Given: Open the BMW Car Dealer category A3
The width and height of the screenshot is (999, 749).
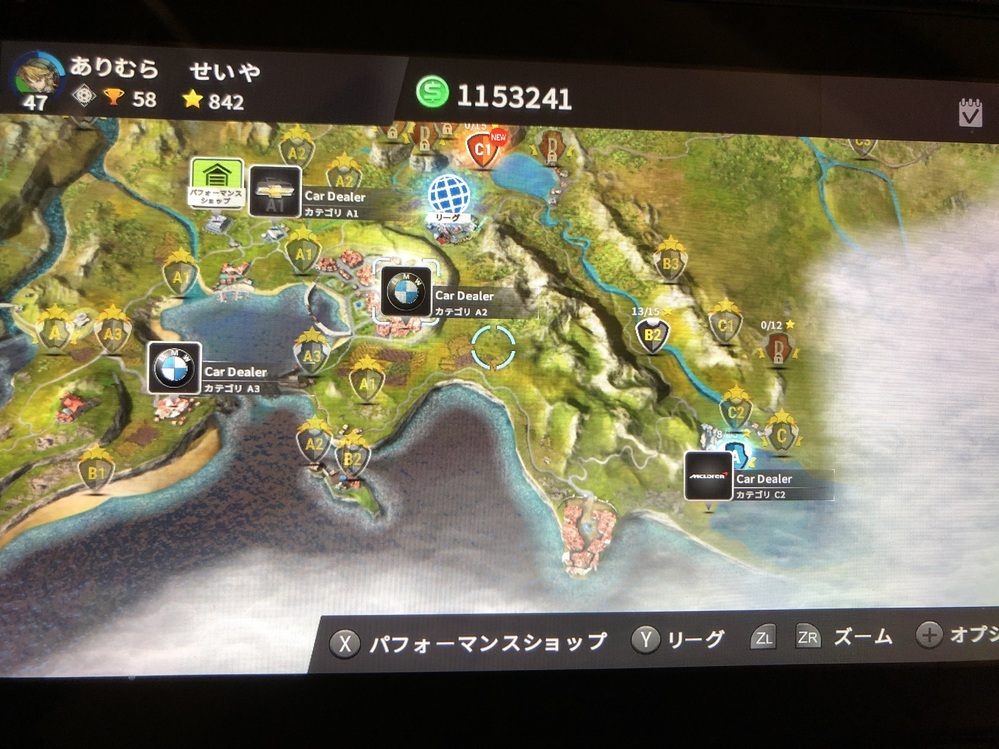Looking at the screenshot, I should tap(174, 368).
